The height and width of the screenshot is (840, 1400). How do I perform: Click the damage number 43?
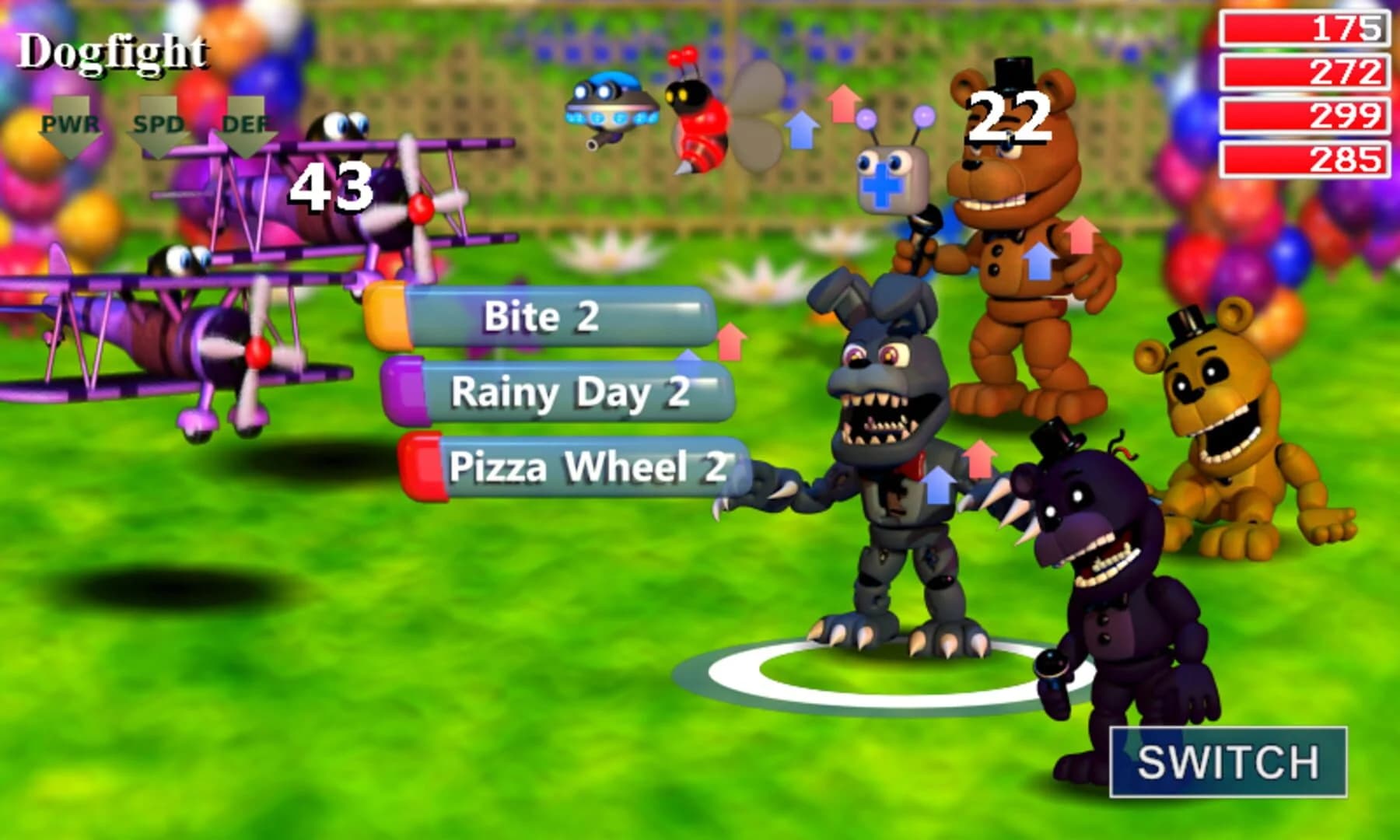pos(331,187)
